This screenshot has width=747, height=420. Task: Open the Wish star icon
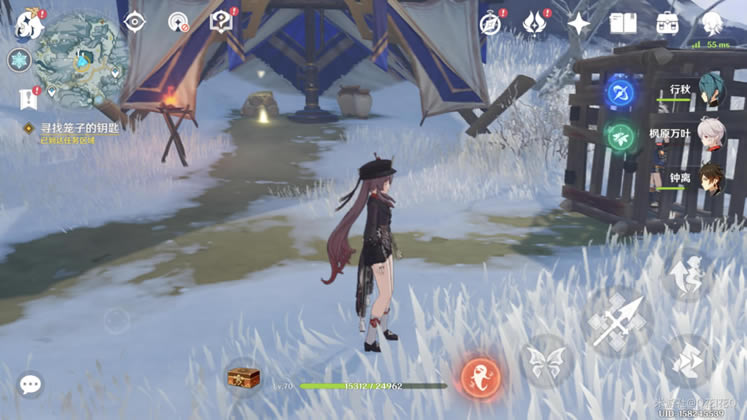(579, 23)
